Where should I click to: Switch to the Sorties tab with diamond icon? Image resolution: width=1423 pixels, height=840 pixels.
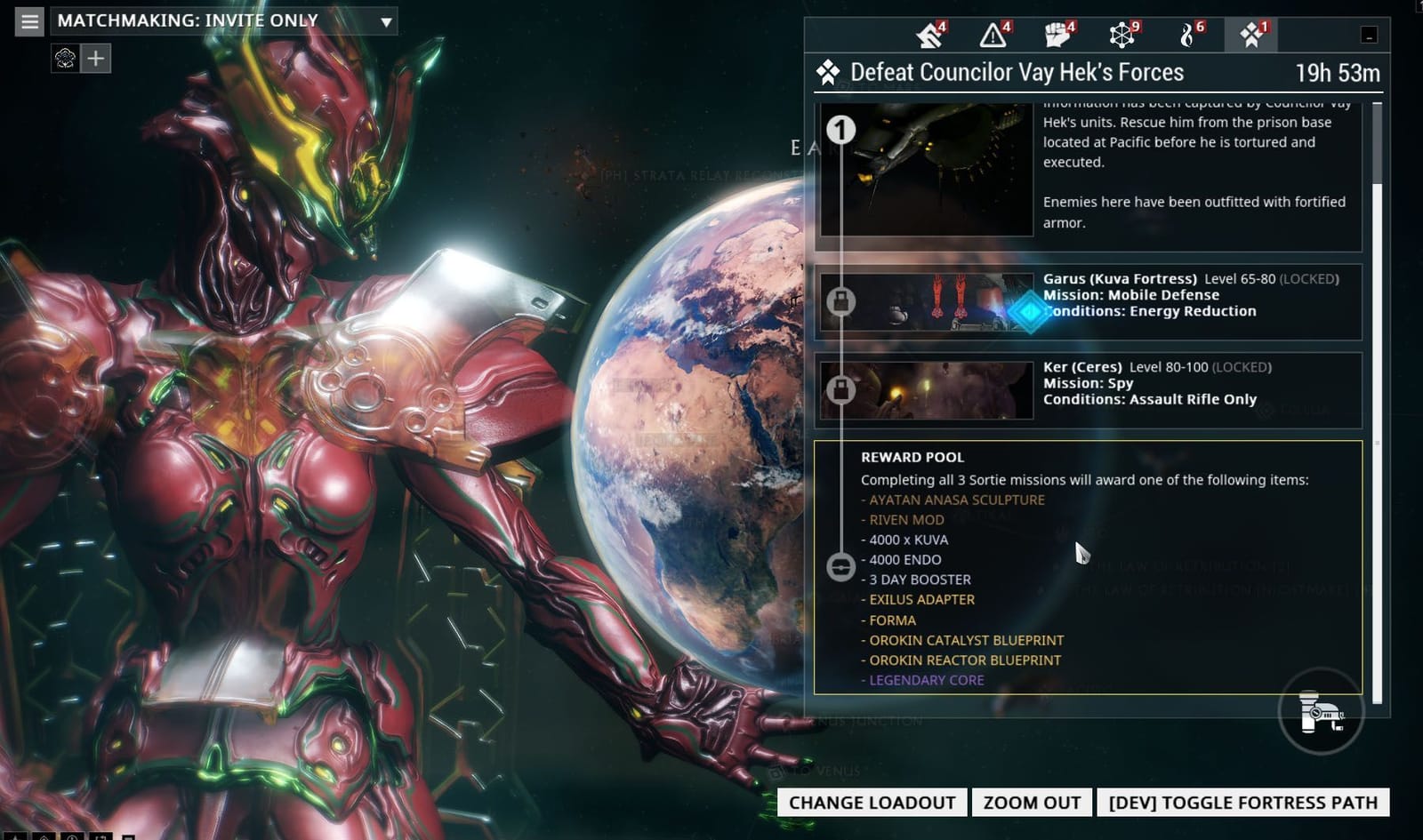(1250, 36)
